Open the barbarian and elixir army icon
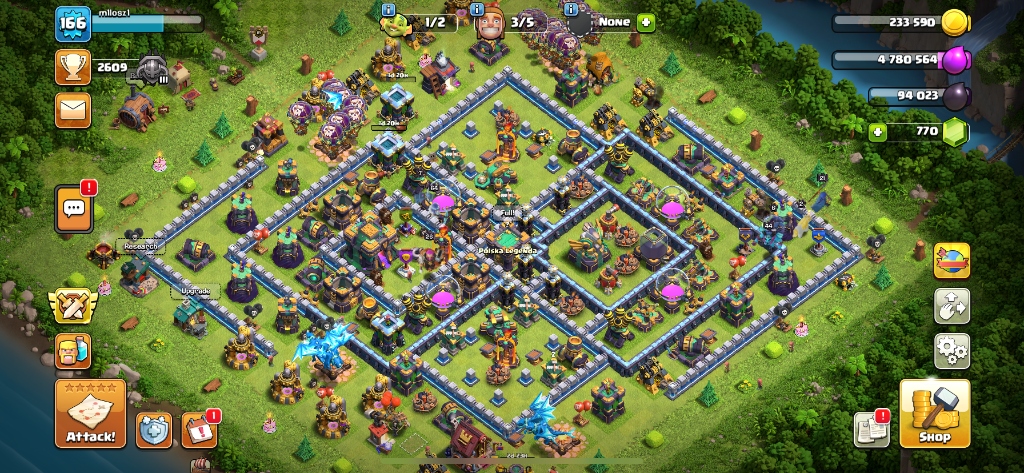The image size is (1024, 473). 73,351
